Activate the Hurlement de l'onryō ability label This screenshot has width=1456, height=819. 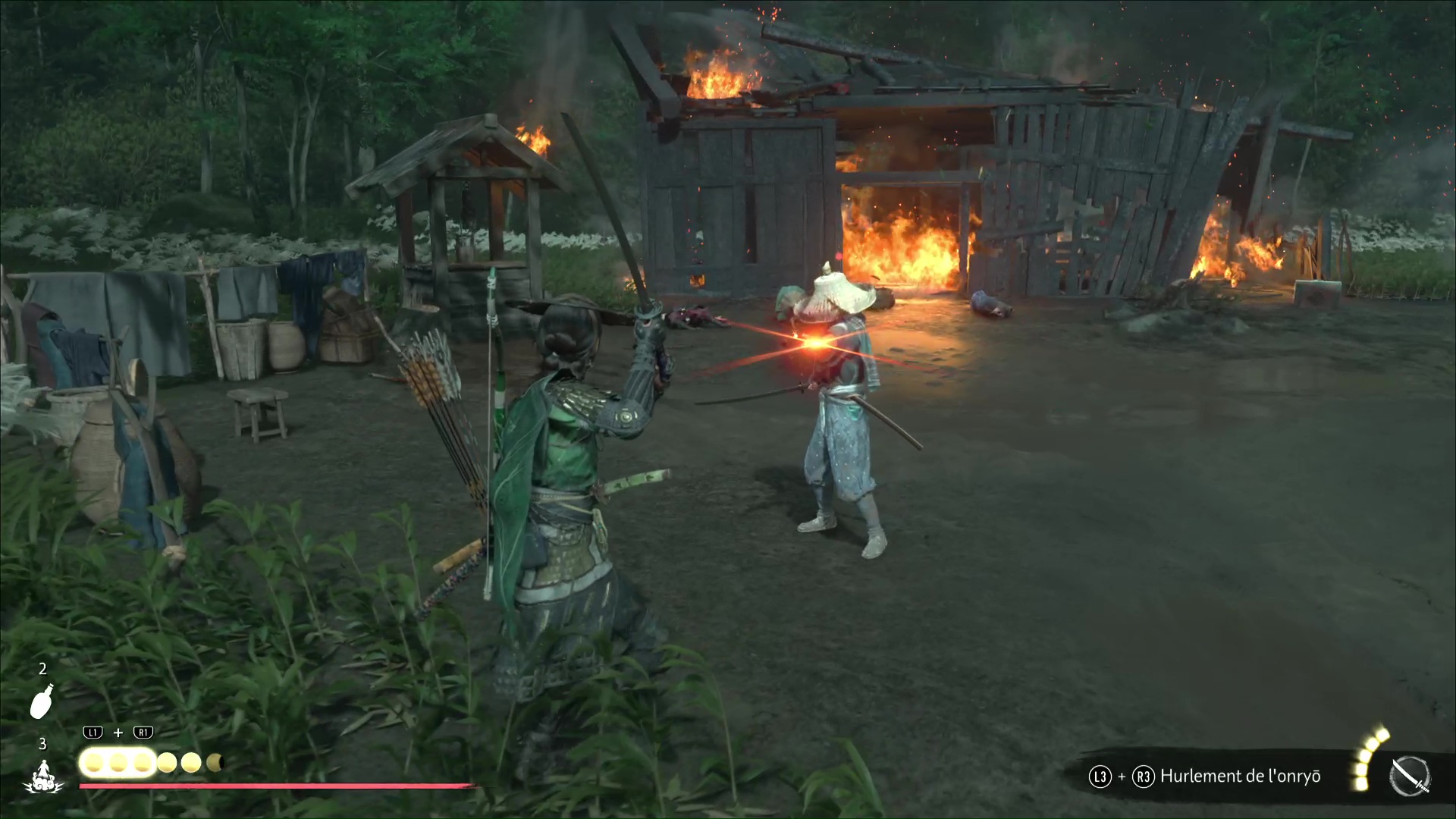(1240, 777)
